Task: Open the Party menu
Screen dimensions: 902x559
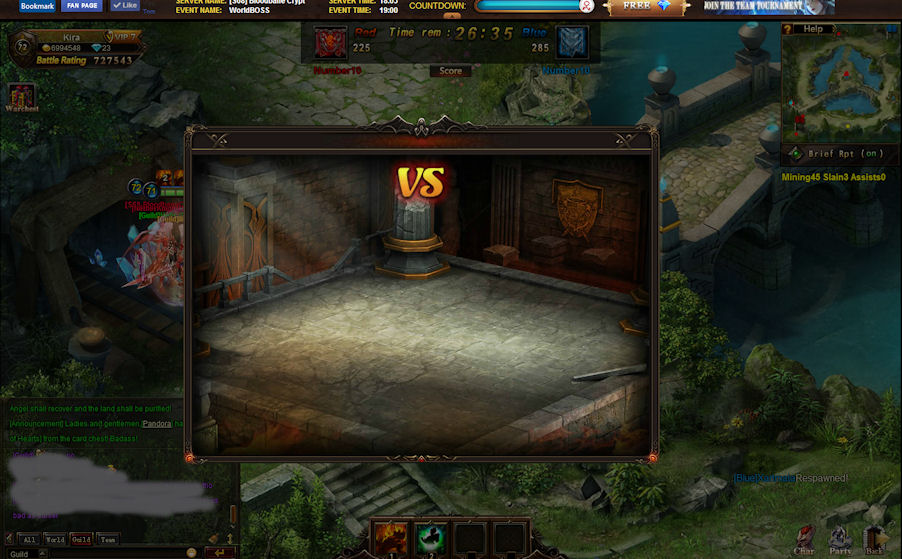Action: pyautogui.click(x=840, y=539)
